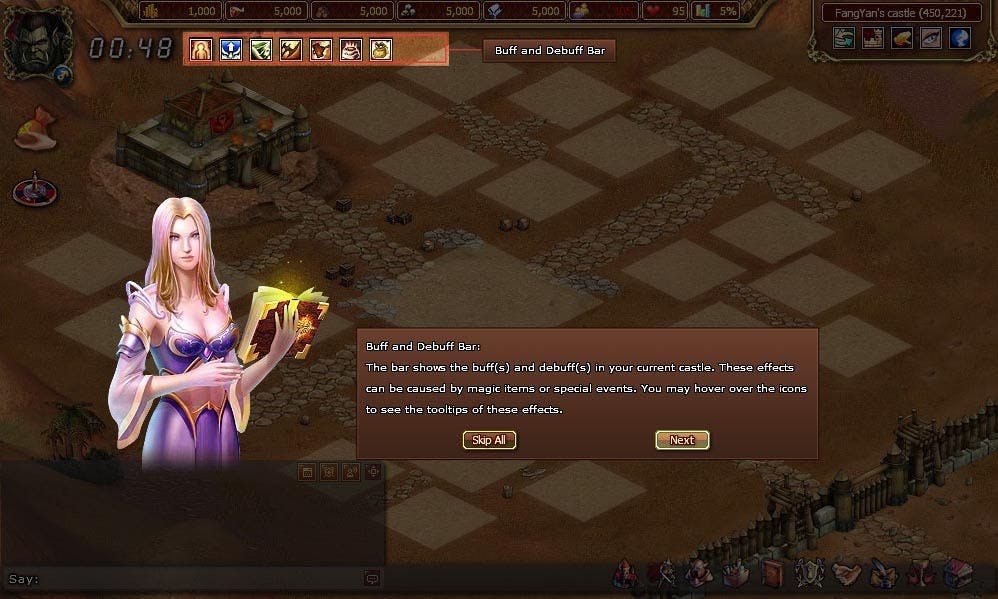Click the eye icon under castle name
The height and width of the screenshot is (599, 998).
tap(930, 38)
